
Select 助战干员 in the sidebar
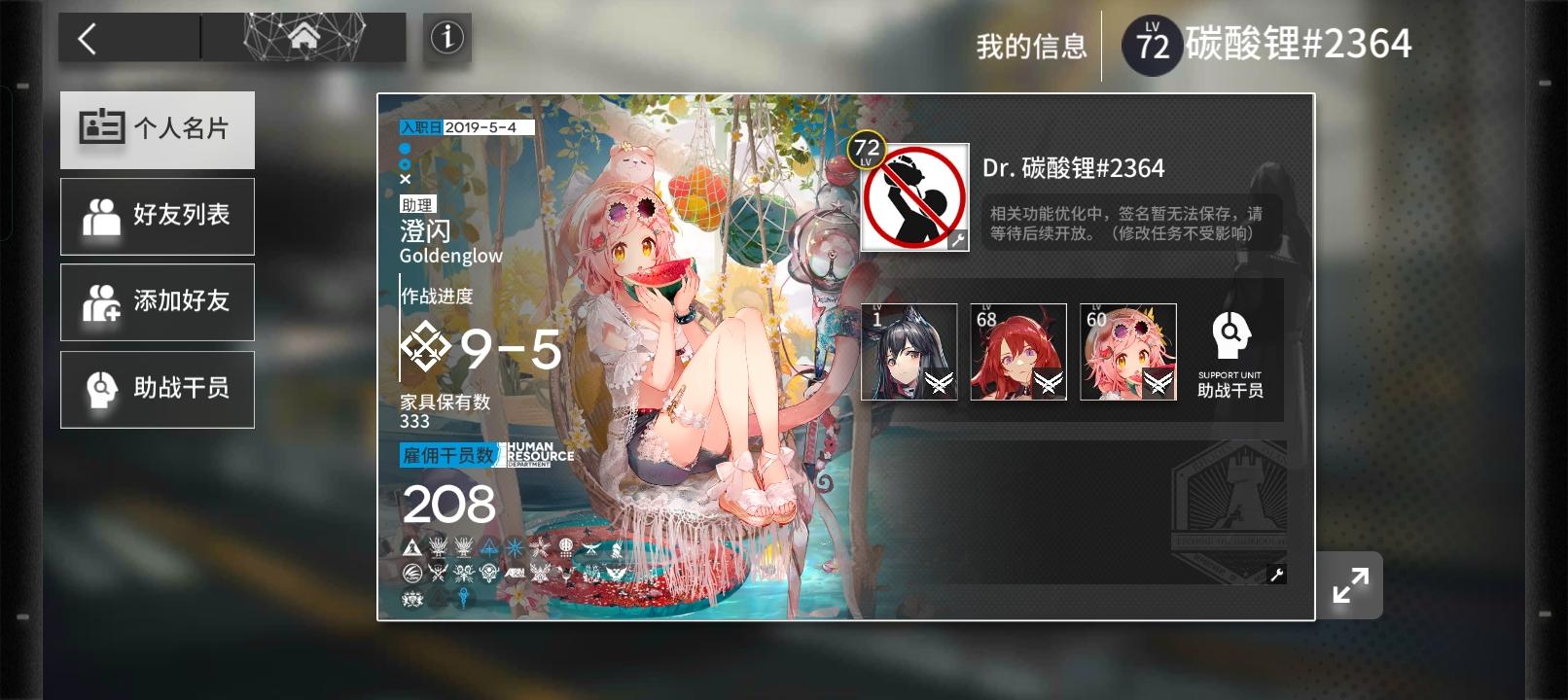pyautogui.click(x=157, y=388)
